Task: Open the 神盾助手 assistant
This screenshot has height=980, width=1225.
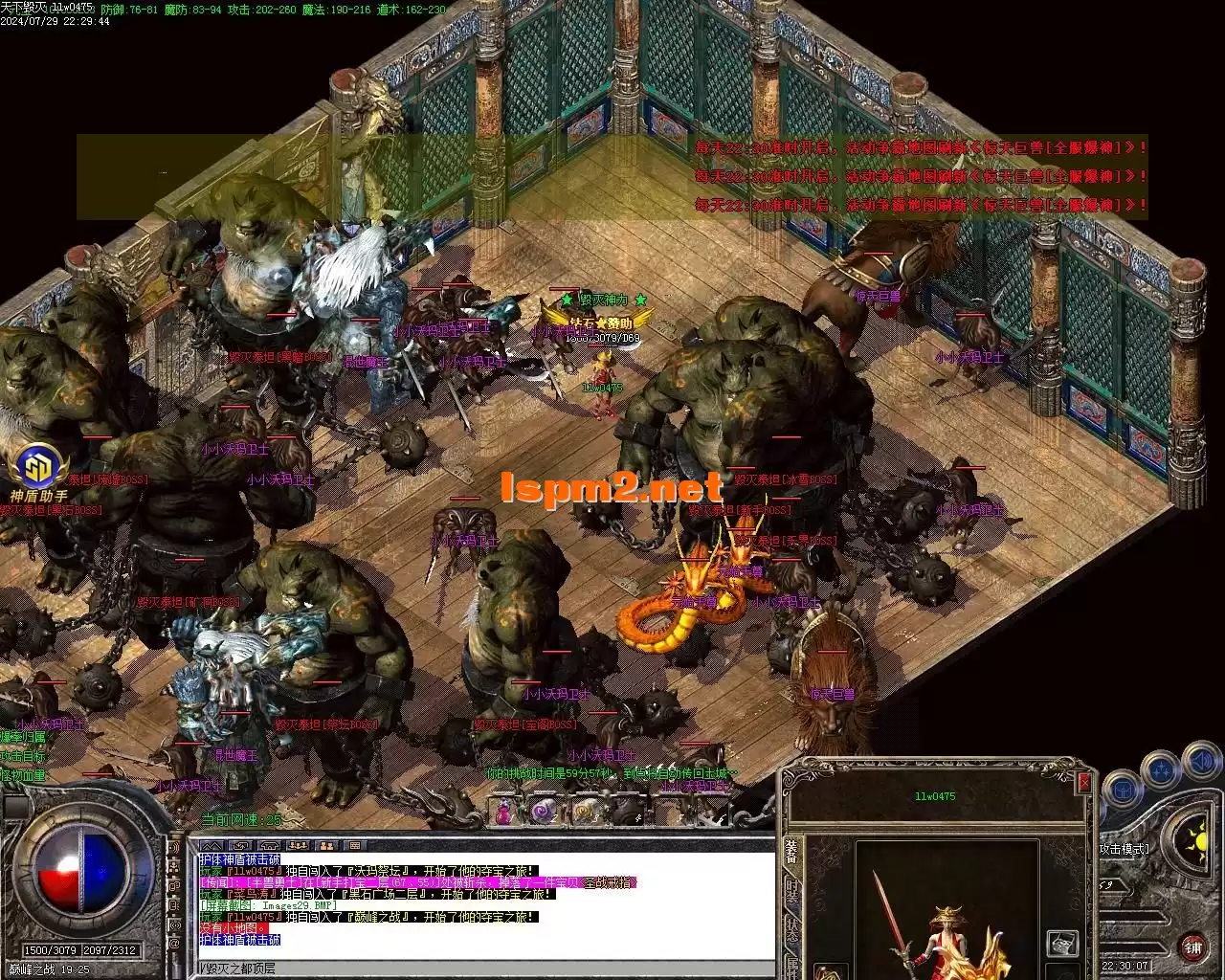Action: coord(38,469)
